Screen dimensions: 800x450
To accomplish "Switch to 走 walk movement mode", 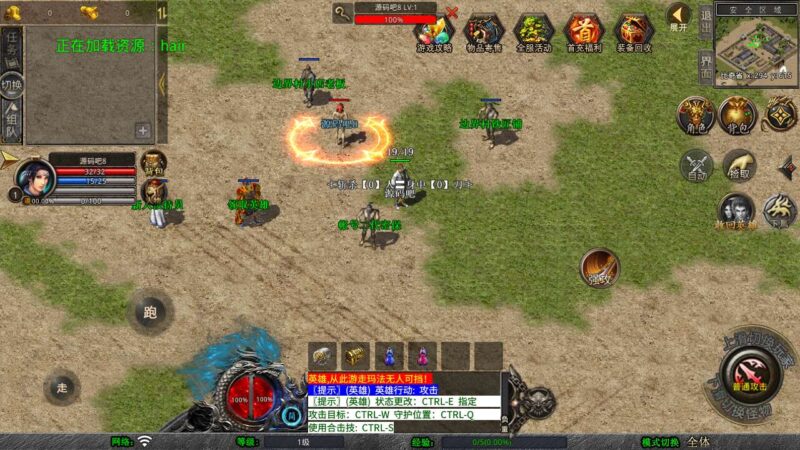I will [62, 387].
